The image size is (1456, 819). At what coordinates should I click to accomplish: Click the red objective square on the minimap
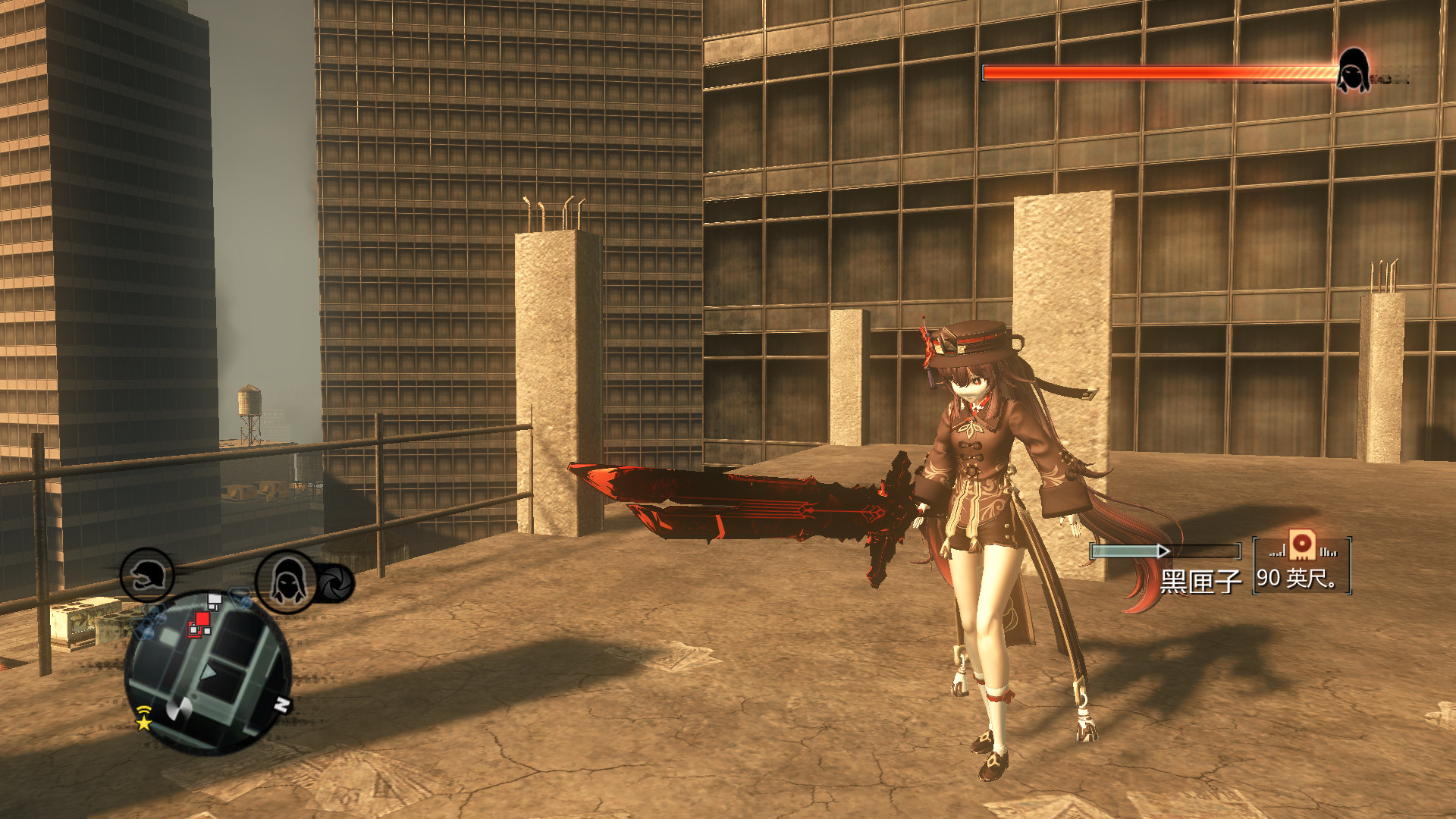coord(201,619)
